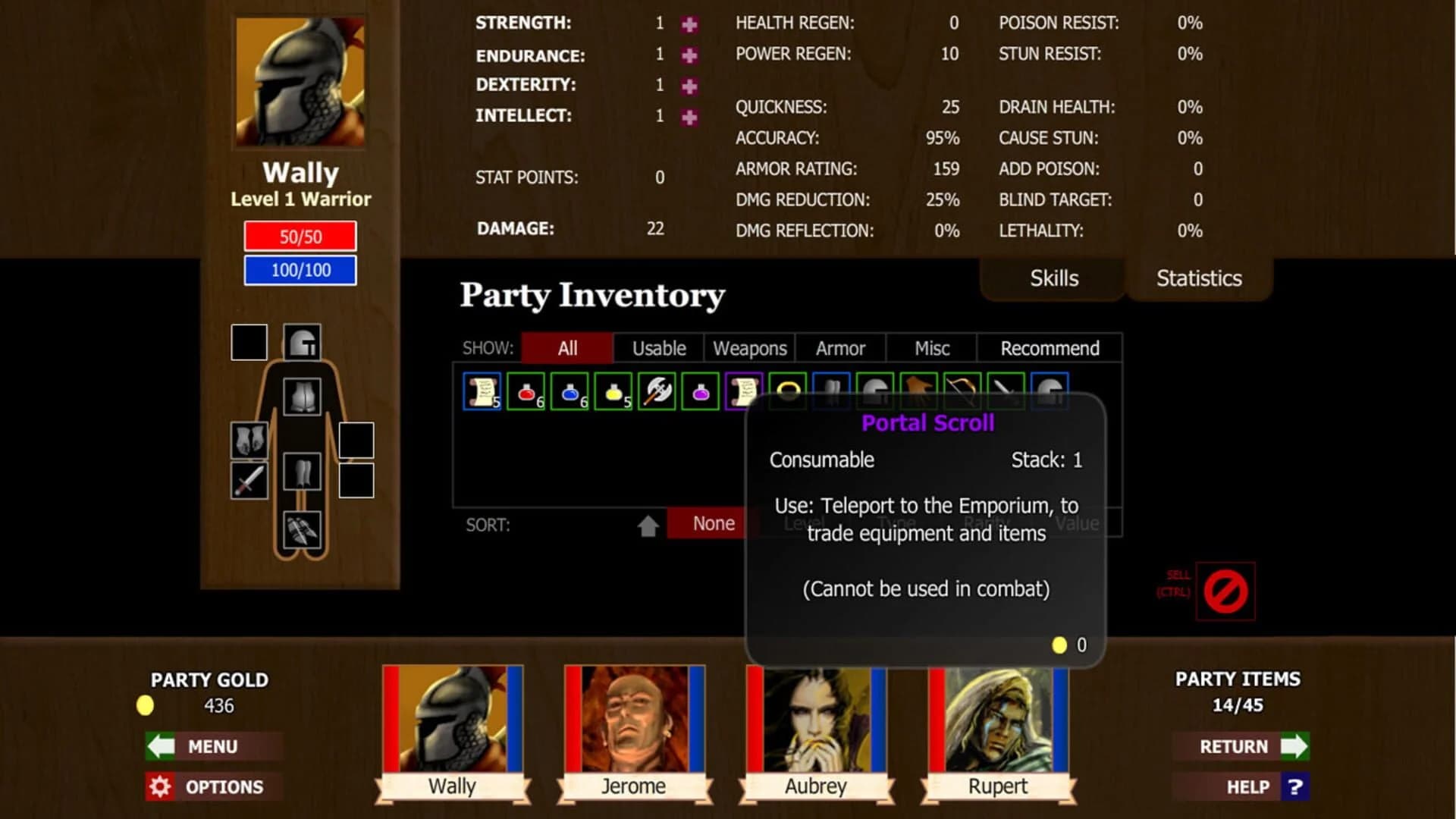Switch to the Usable items filter

tap(657, 348)
